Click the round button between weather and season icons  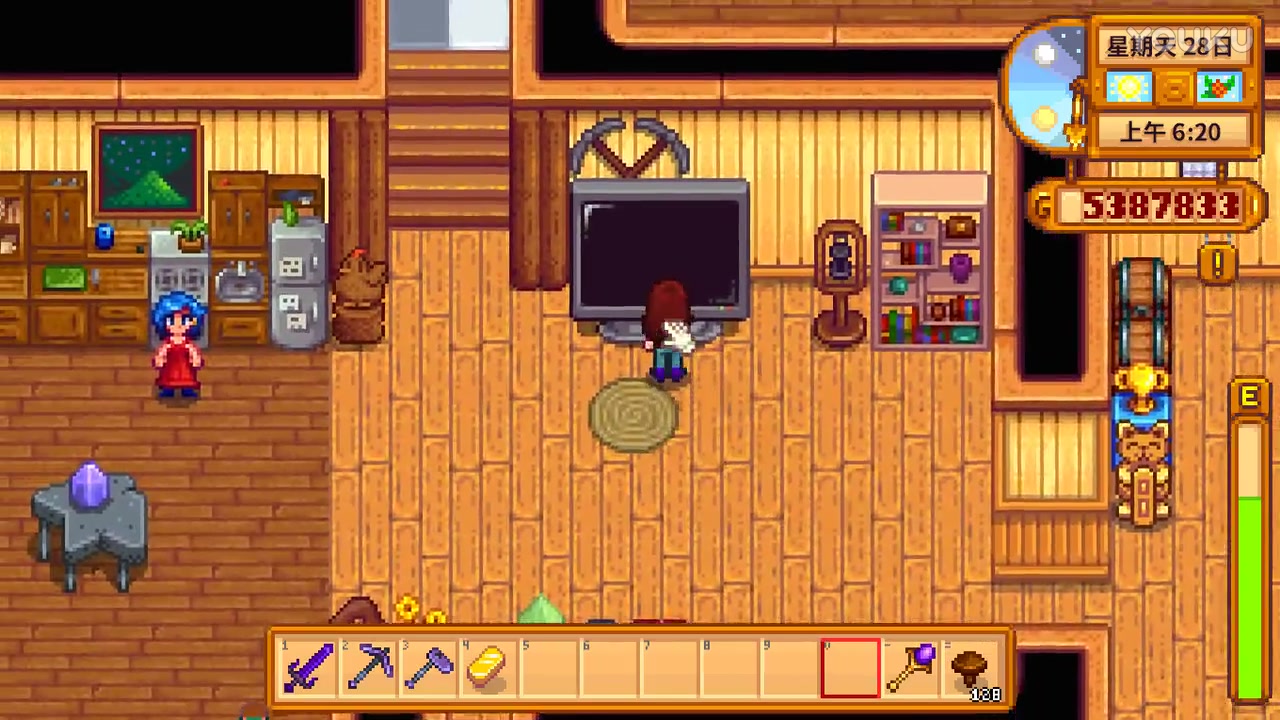tap(1173, 88)
